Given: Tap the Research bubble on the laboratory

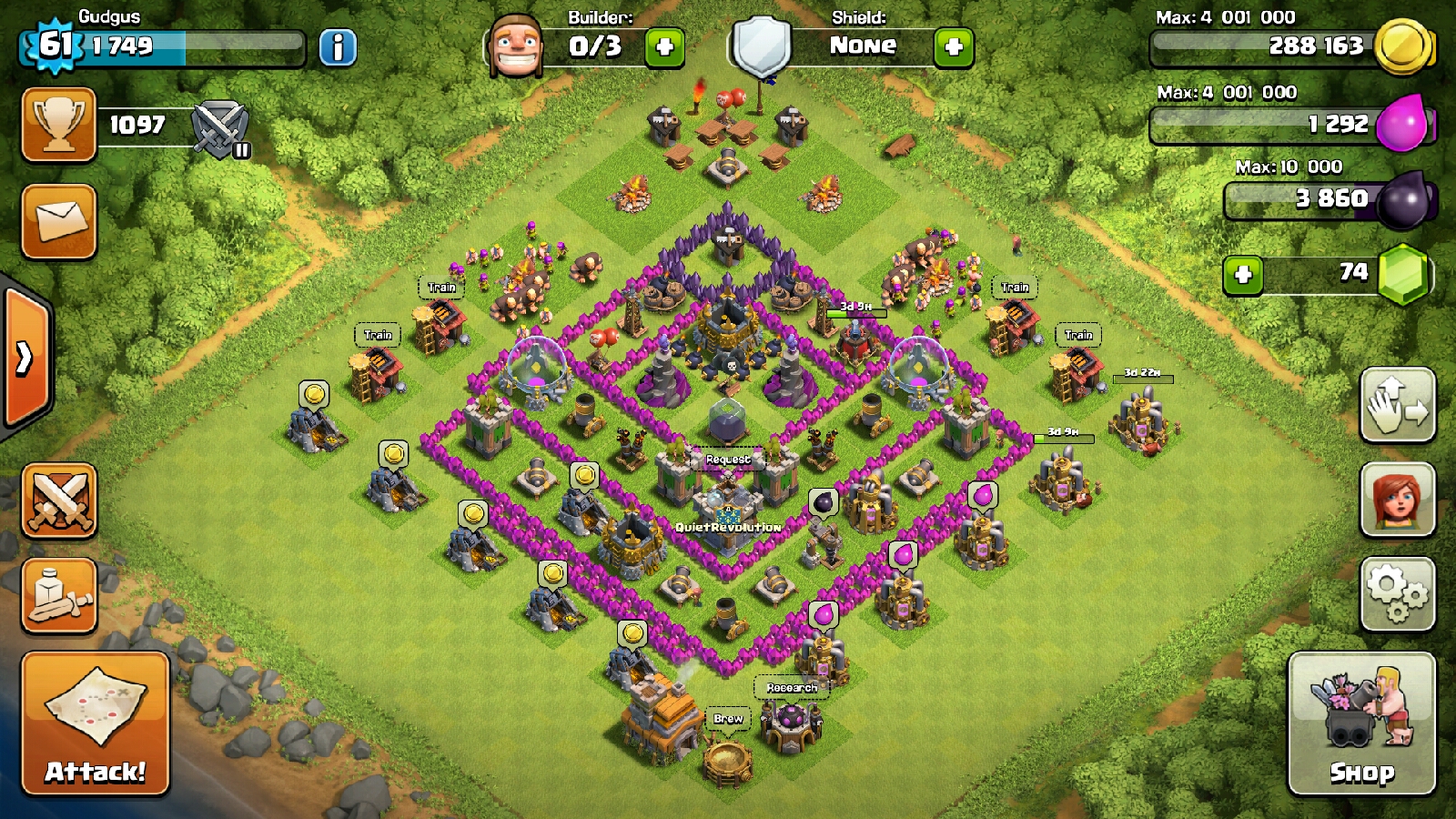Looking at the screenshot, I should pos(792,688).
